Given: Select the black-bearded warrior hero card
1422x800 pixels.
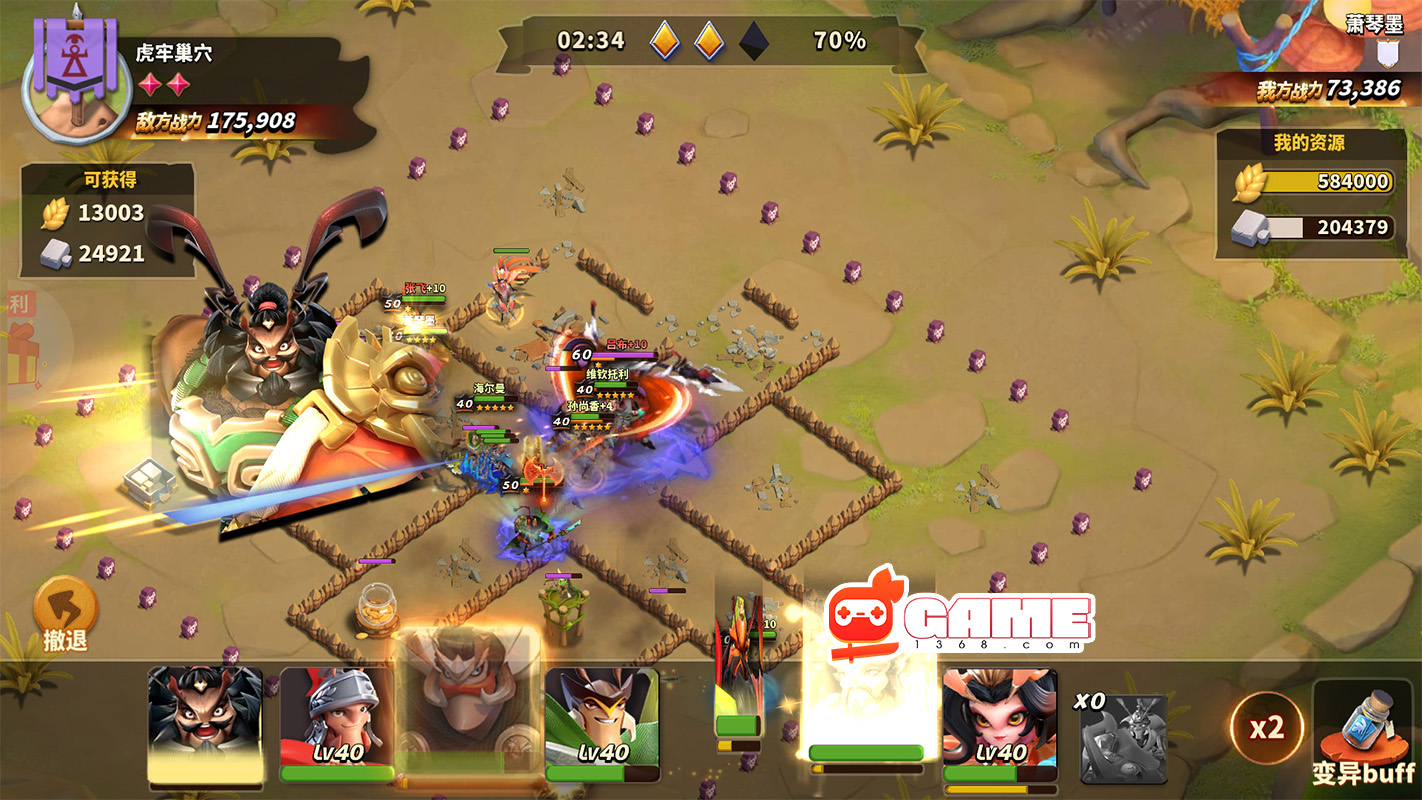Looking at the screenshot, I should 205,724.
